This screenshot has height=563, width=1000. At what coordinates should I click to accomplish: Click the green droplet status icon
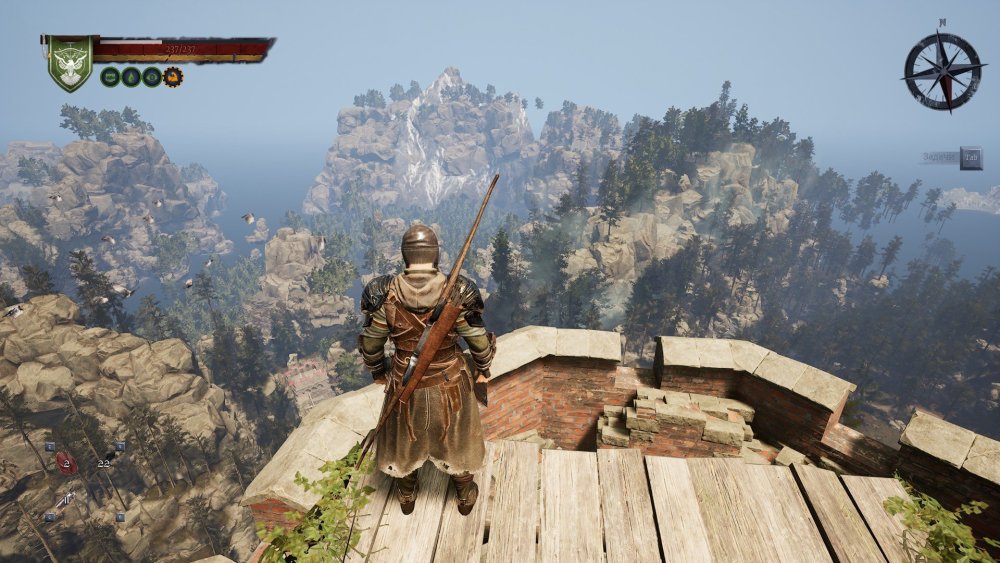click(x=131, y=77)
